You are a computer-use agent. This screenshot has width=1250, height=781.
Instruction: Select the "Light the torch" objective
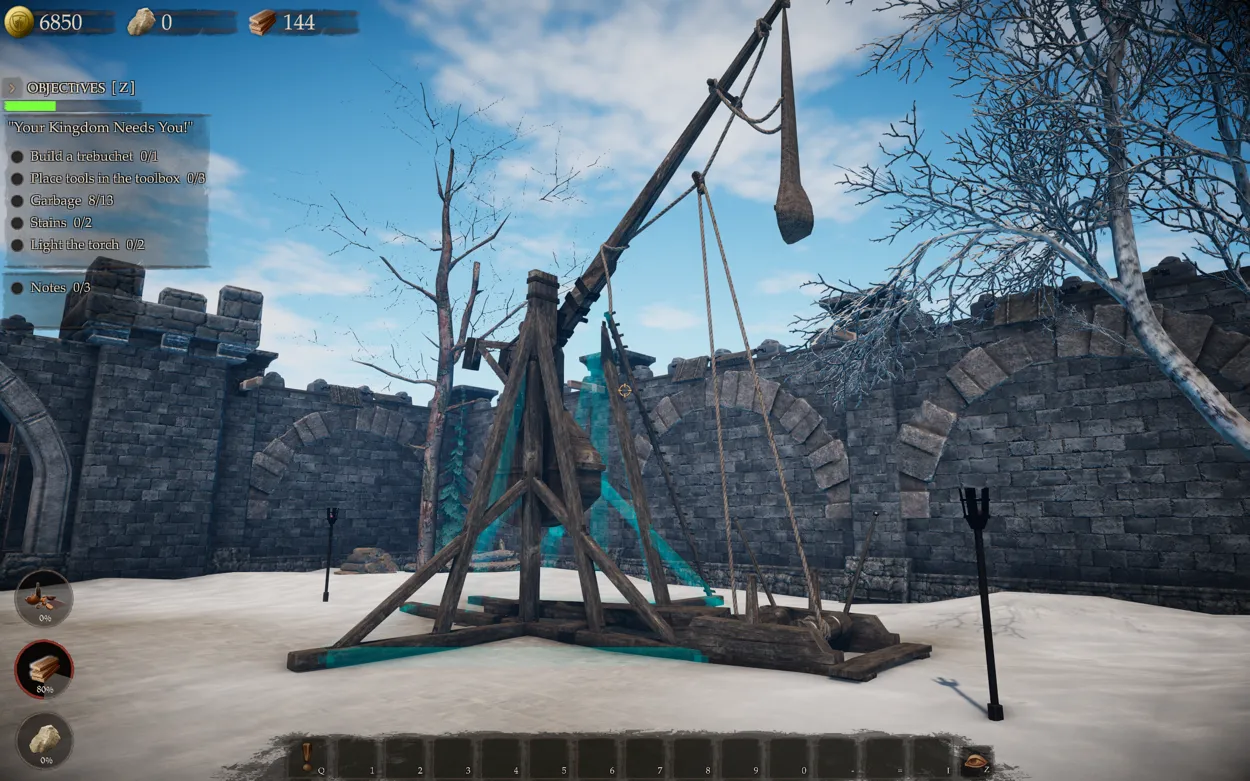pos(86,244)
